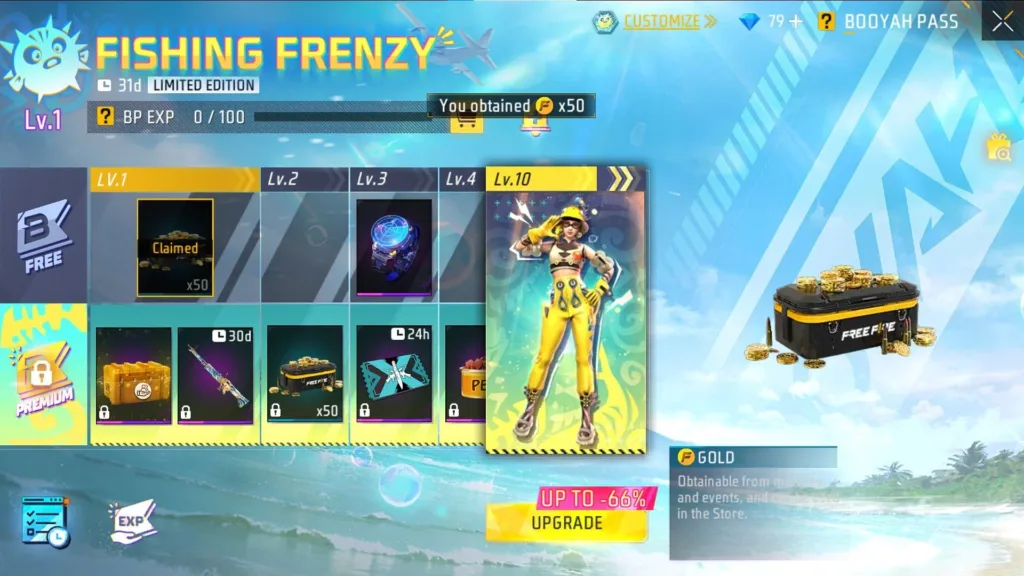Screen dimensions: 1024x576
Task: Open the missions checklist icon
Action: click(44, 521)
